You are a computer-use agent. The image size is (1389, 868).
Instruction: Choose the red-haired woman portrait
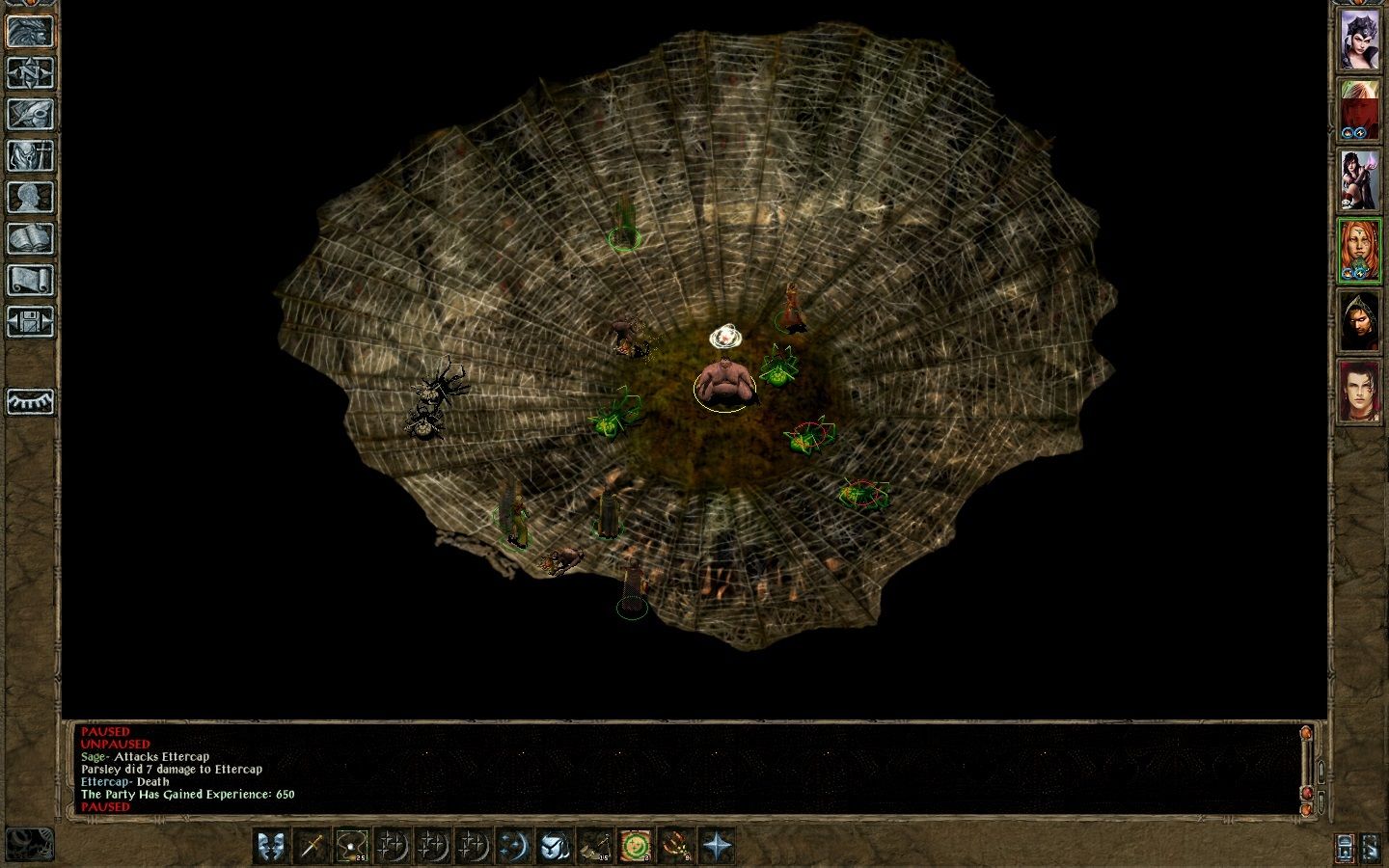tap(1359, 251)
